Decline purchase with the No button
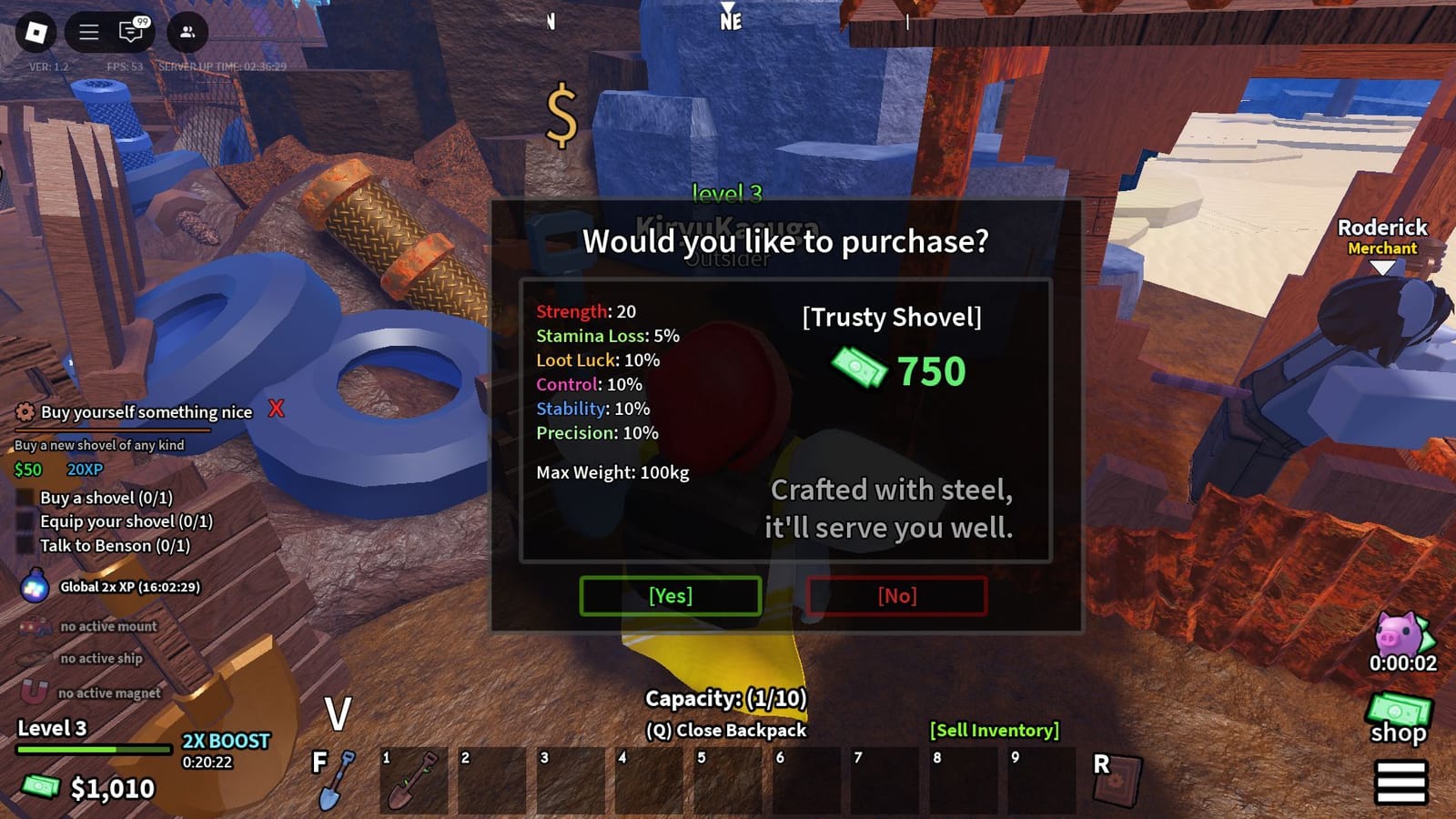This screenshot has width=1456, height=819. pos(898,596)
